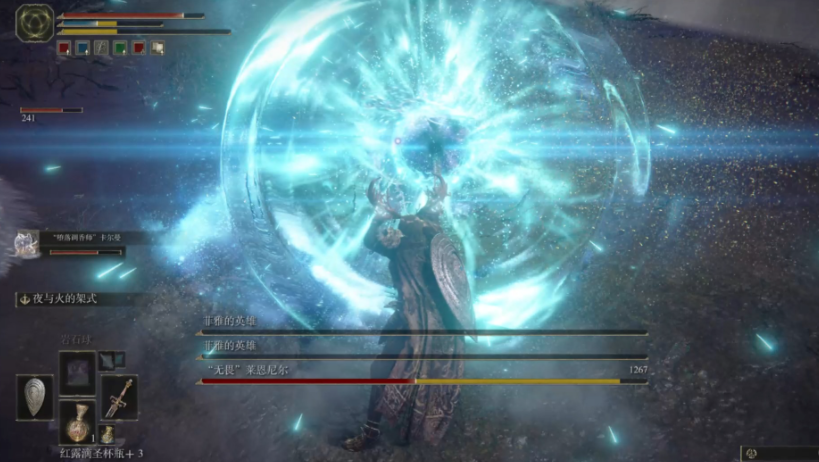Click the blue buff status icon

pos(83,47)
